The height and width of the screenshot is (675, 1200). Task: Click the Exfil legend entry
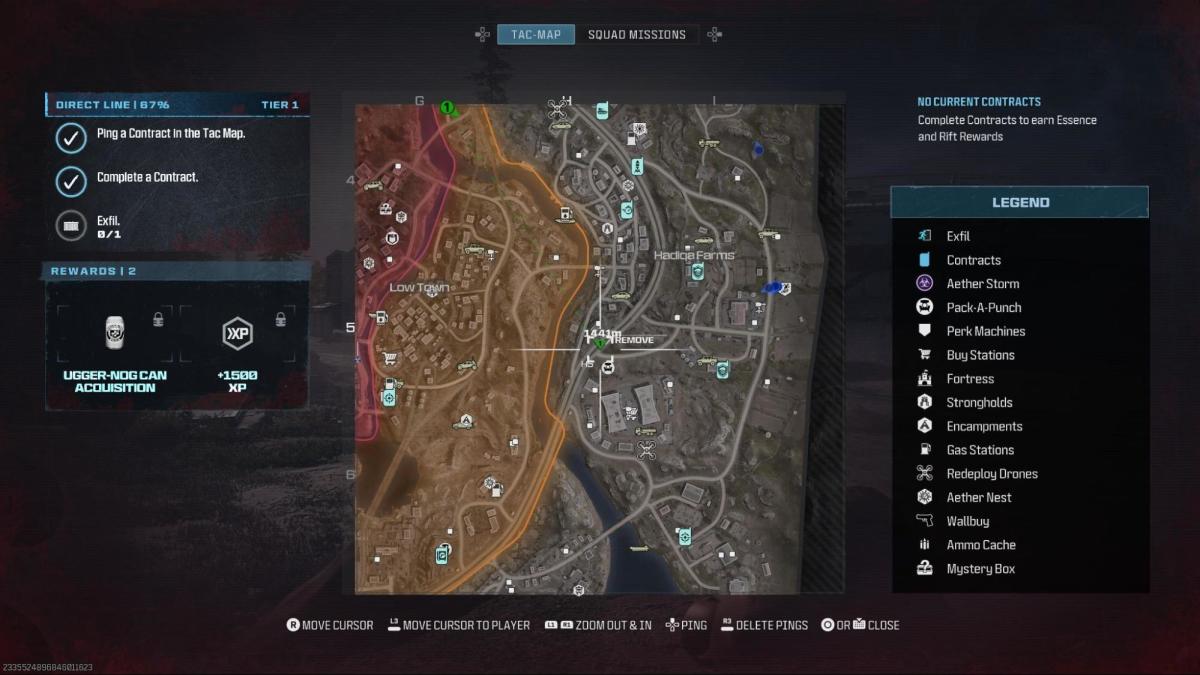pos(958,236)
